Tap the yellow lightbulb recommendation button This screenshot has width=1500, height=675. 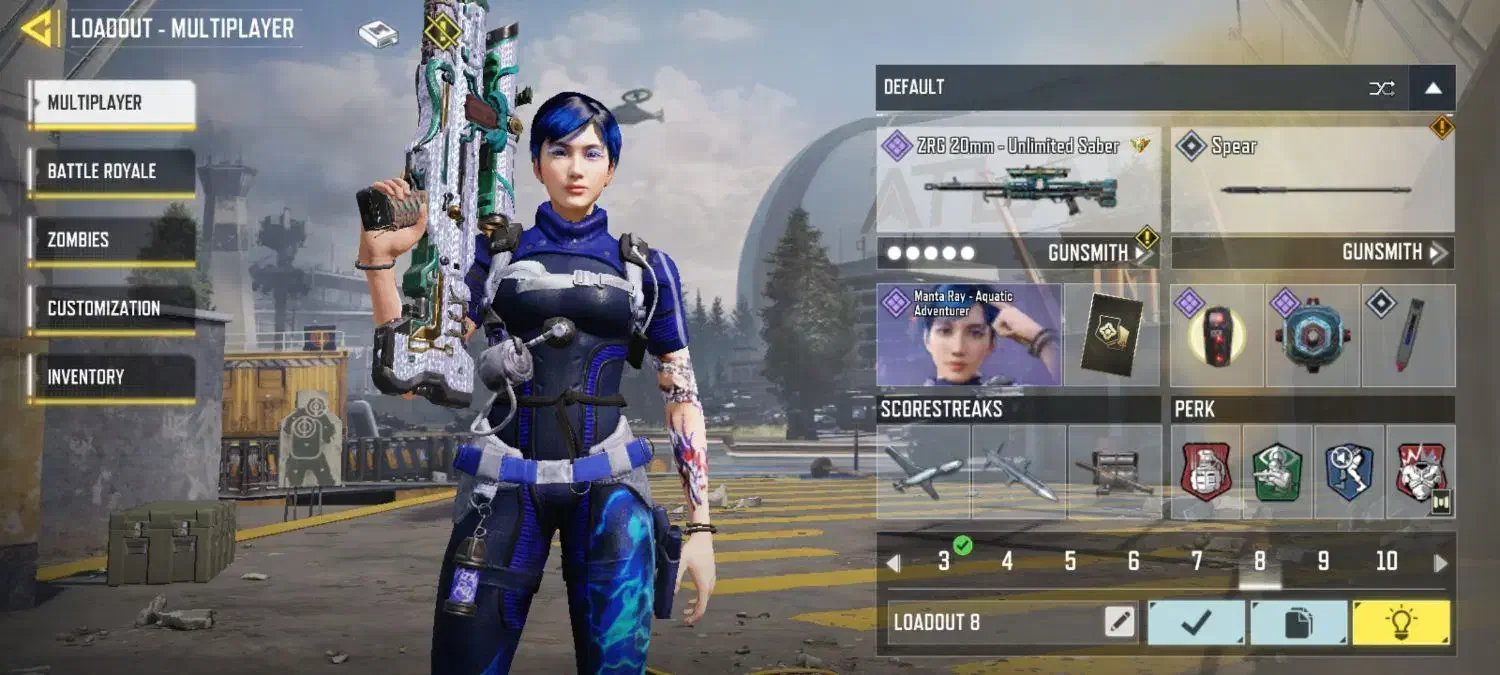point(1400,623)
